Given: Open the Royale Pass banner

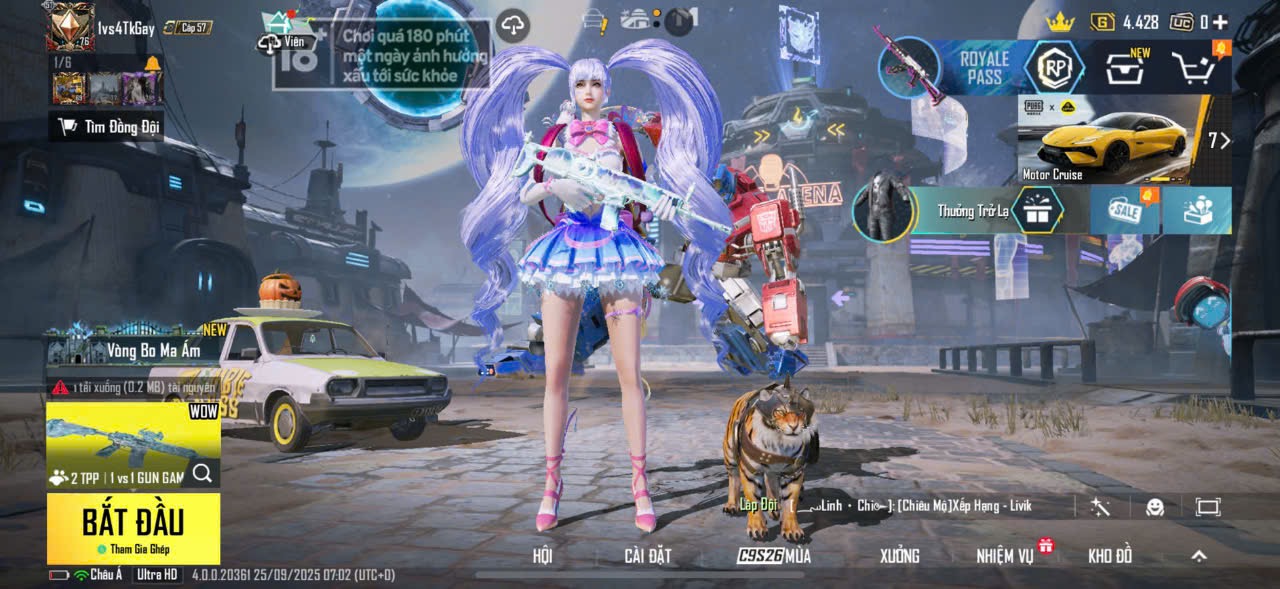Looking at the screenshot, I should point(985,68).
